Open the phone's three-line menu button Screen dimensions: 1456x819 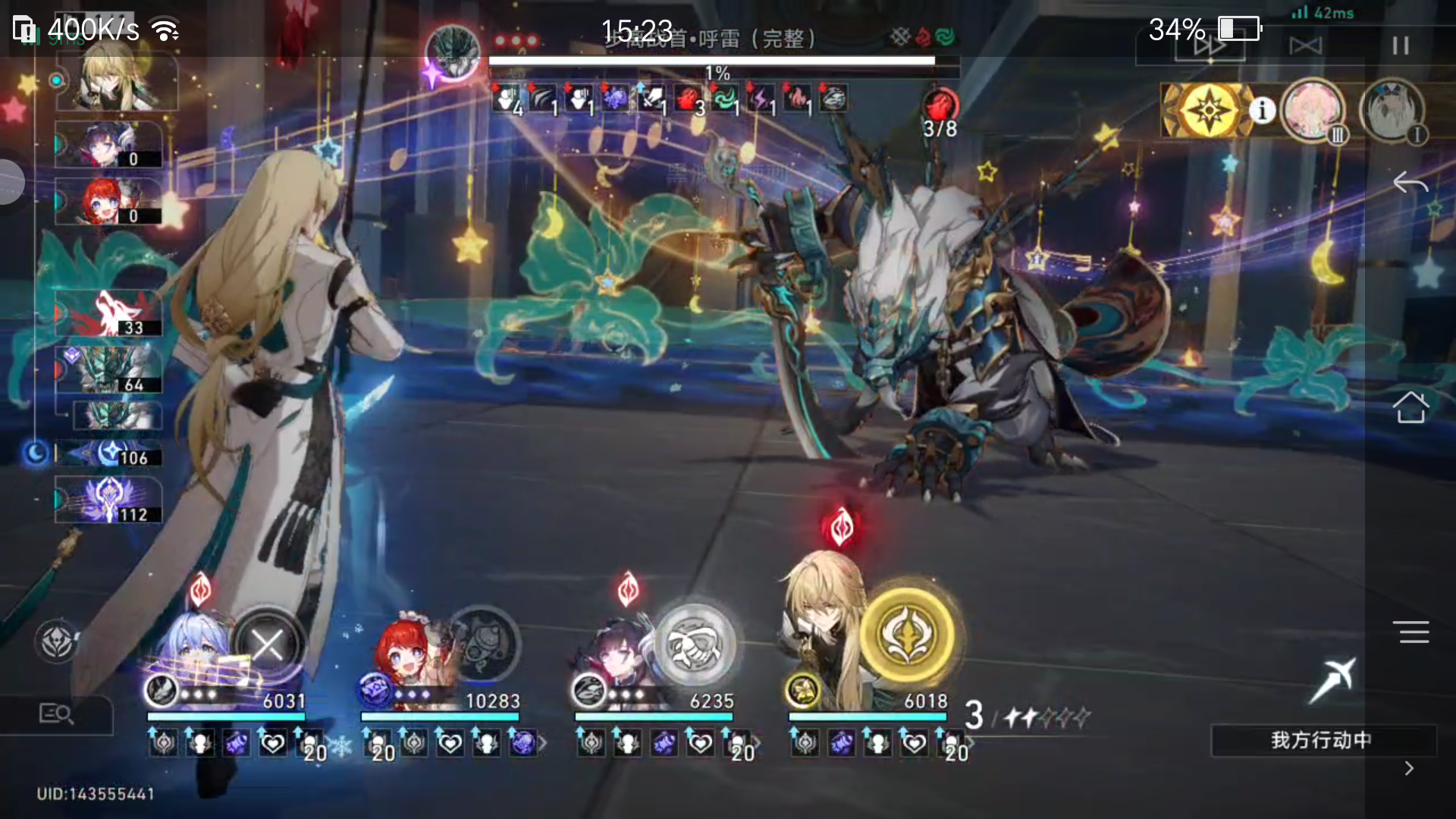1410,632
